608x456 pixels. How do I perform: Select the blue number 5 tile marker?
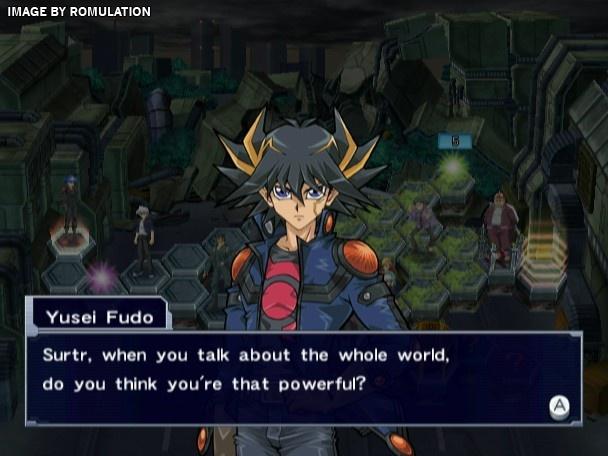(x=454, y=141)
